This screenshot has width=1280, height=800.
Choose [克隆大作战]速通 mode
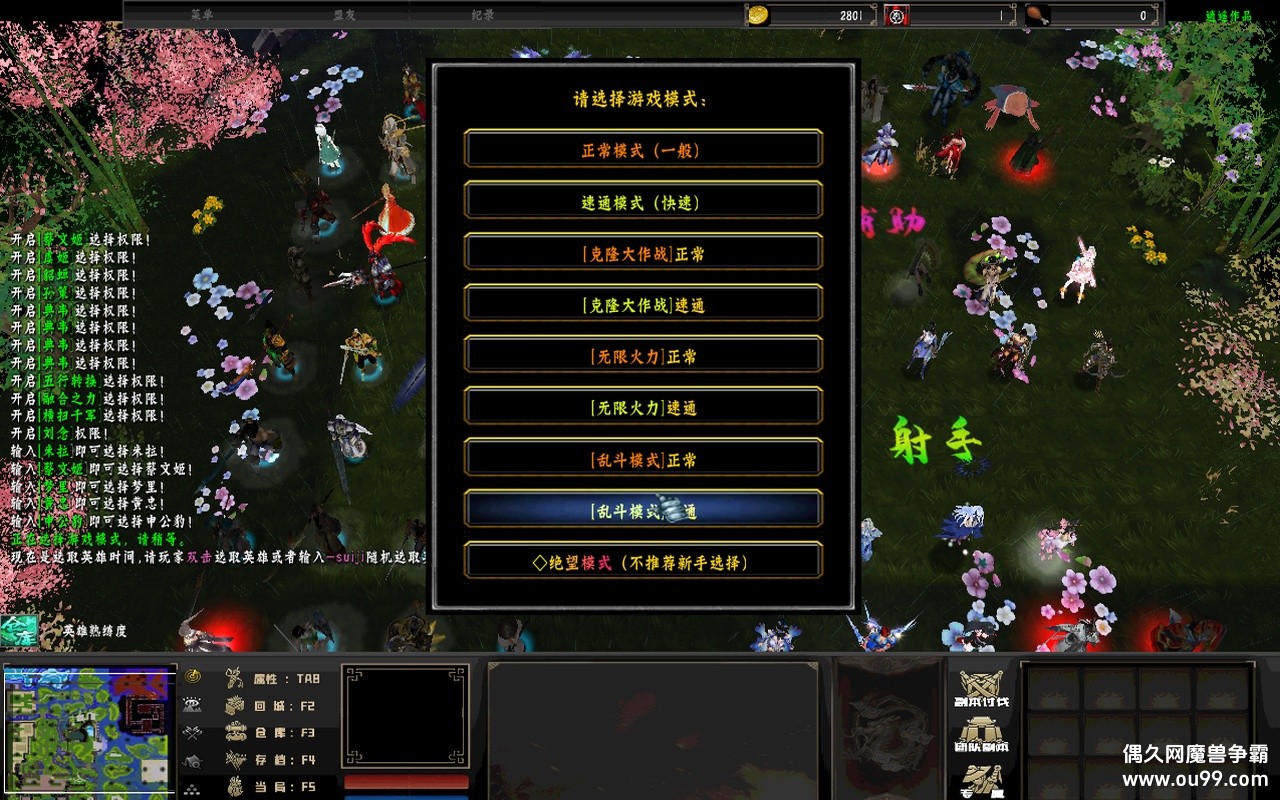[x=643, y=305]
